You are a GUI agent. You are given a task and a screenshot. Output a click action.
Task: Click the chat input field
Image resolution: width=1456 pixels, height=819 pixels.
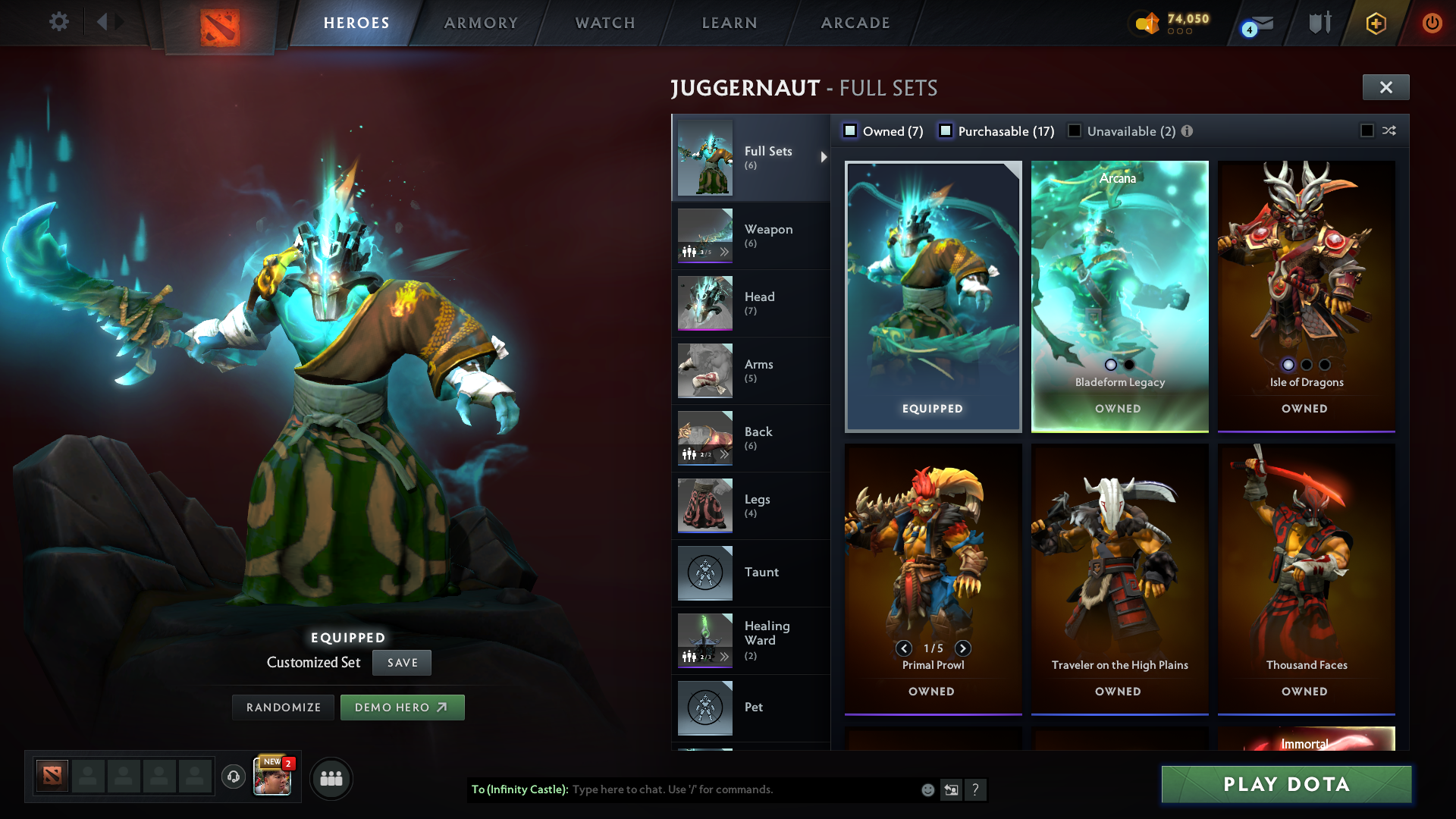720,789
